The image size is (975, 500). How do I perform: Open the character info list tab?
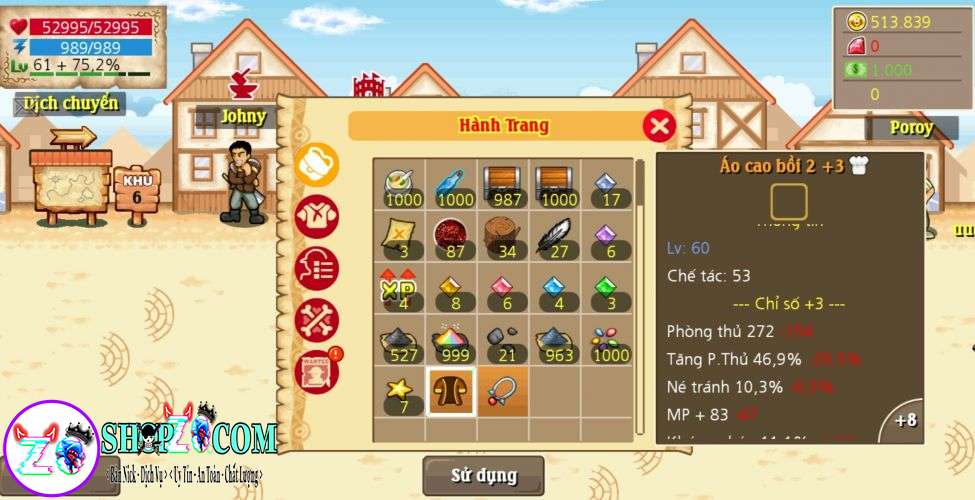(x=317, y=268)
